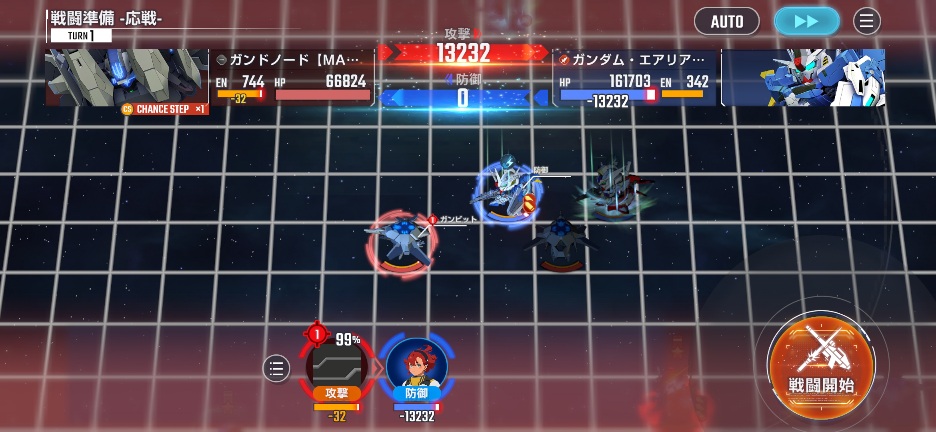
Task: Choose the 防御 defense pilot icon
Action: (416, 366)
